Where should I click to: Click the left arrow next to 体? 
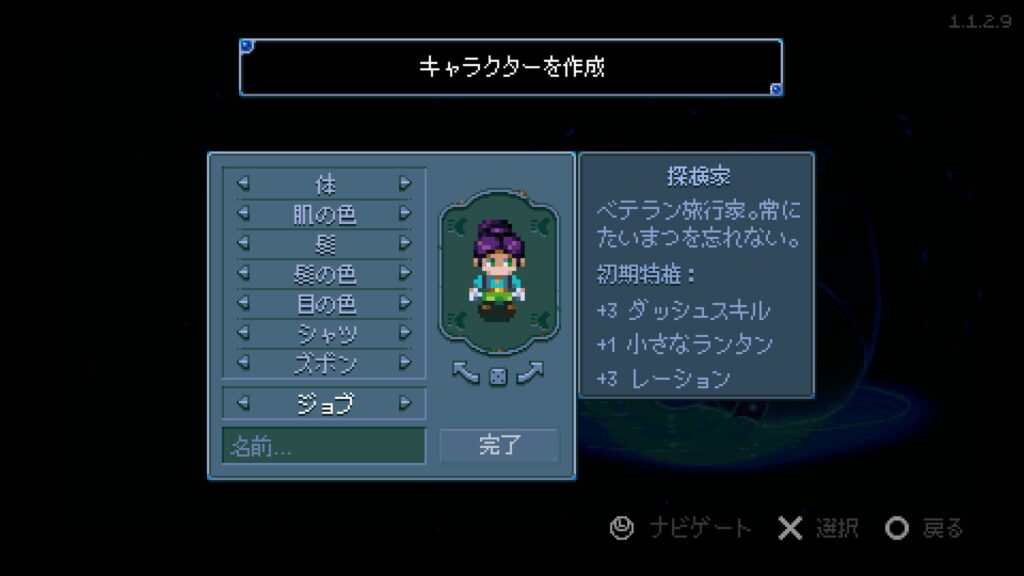click(242, 184)
